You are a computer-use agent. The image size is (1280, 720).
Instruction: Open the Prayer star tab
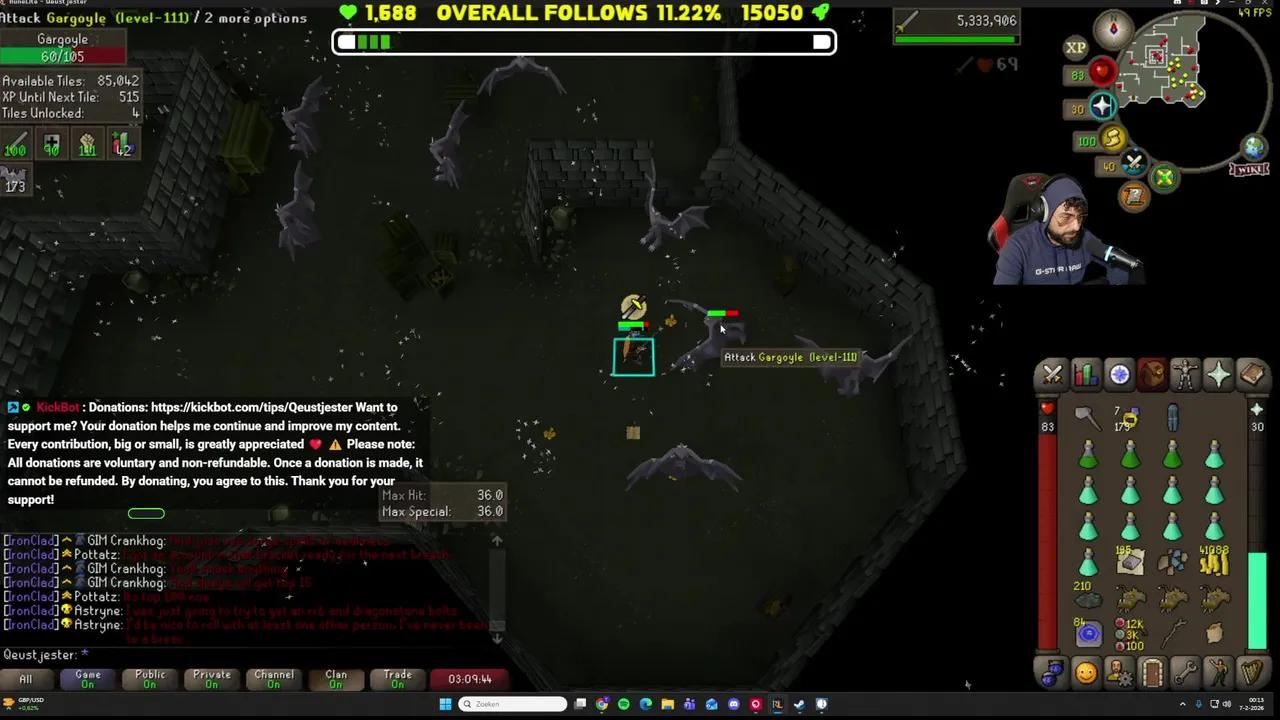tap(1220, 373)
